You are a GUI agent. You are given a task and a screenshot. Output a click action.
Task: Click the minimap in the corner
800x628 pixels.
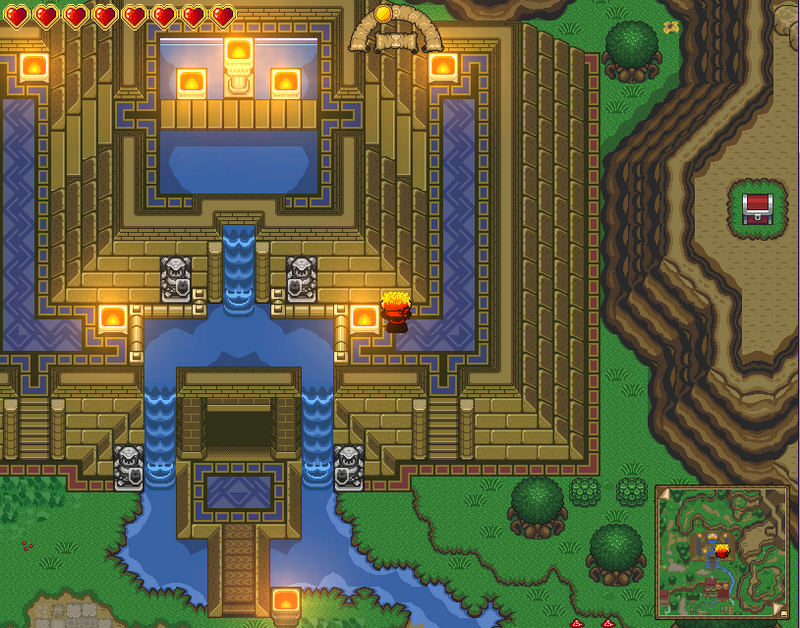[x=720, y=552]
